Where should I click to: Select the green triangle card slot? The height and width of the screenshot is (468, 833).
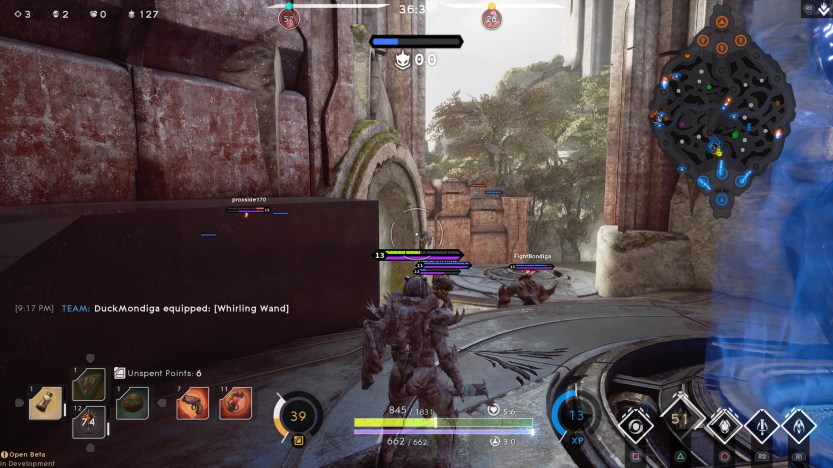pos(89,384)
